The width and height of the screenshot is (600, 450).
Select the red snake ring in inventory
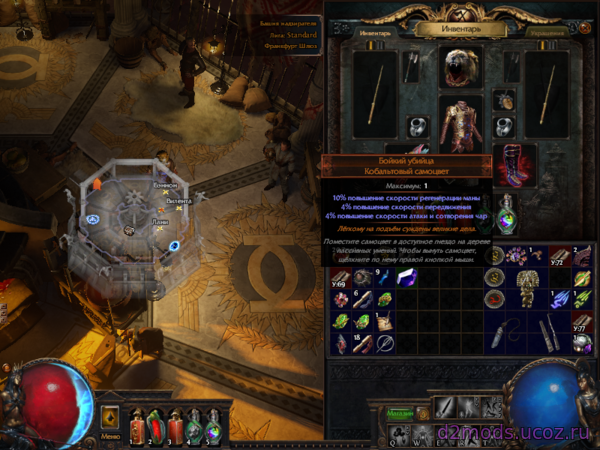click(495, 299)
